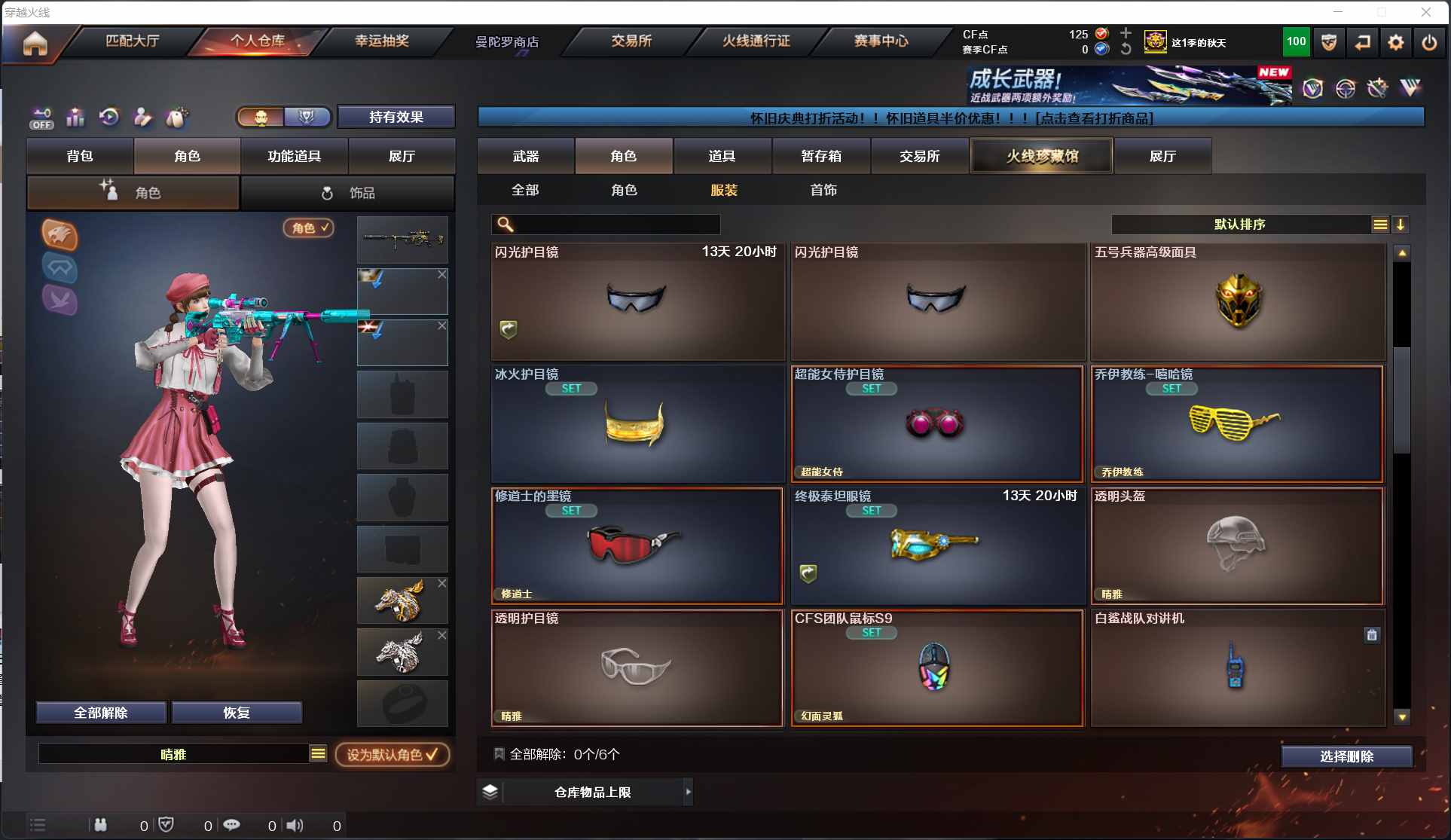Click the 选择删除 delete button
This screenshot has height=840, width=1451.
coord(1346,756)
